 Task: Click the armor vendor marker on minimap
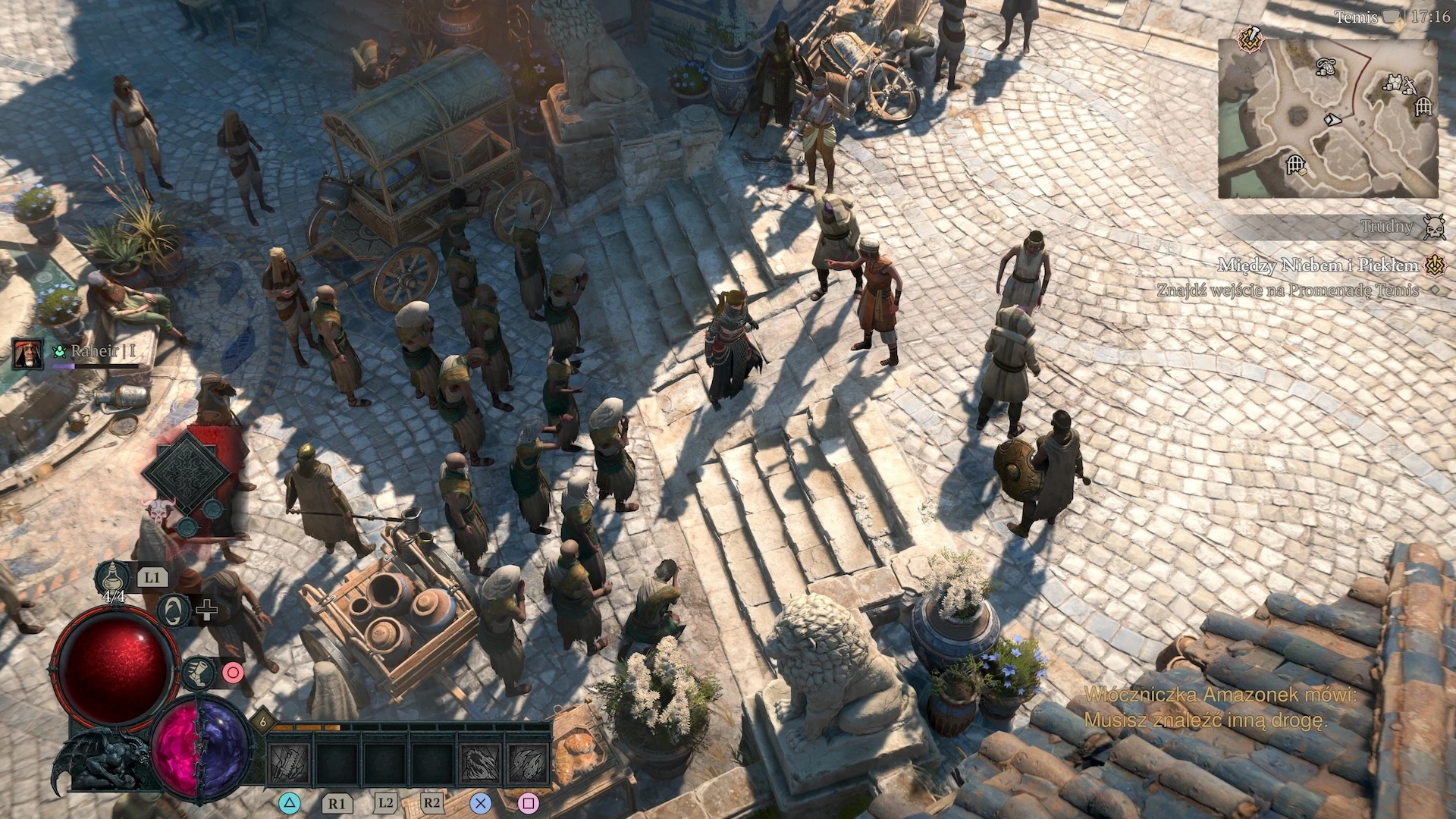click(x=1394, y=82)
